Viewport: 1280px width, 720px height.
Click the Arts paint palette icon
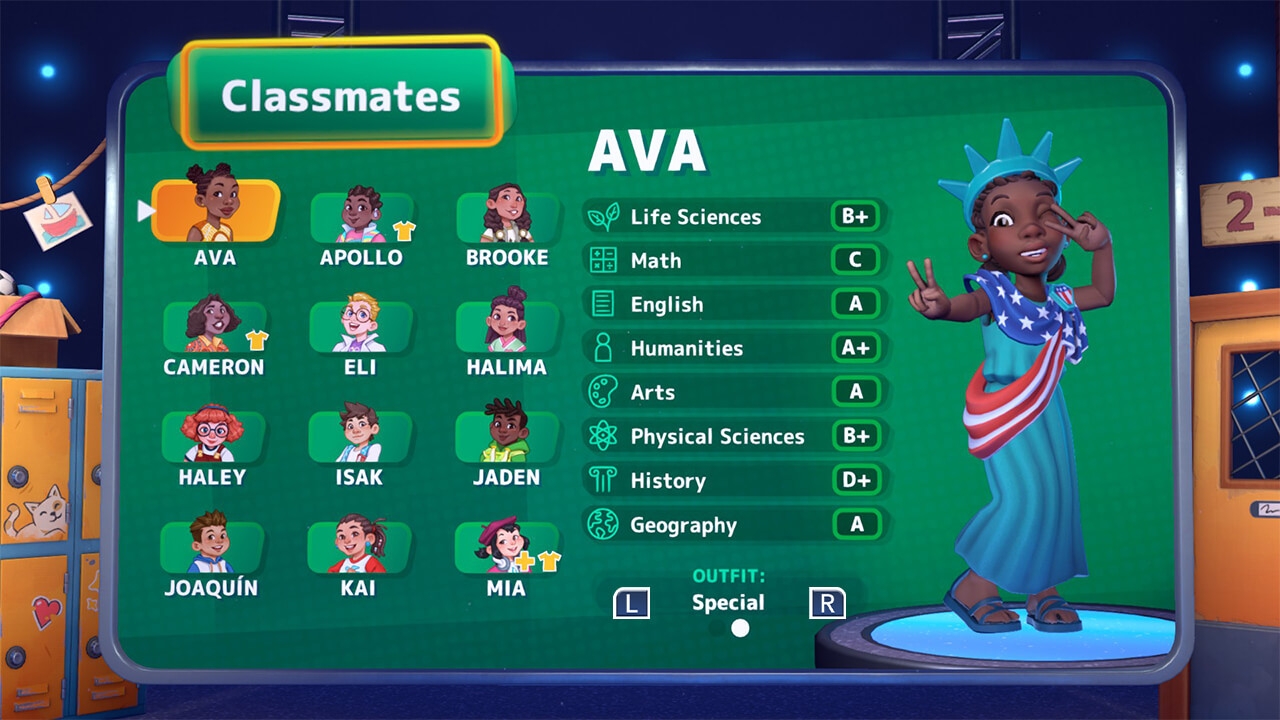(604, 392)
